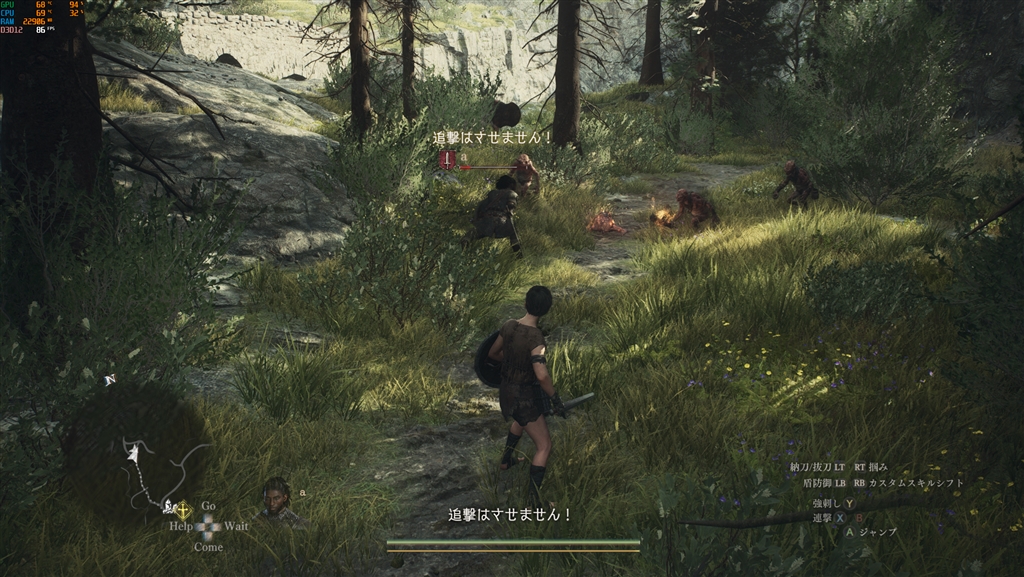Choose the Help pawn command

tap(181, 526)
